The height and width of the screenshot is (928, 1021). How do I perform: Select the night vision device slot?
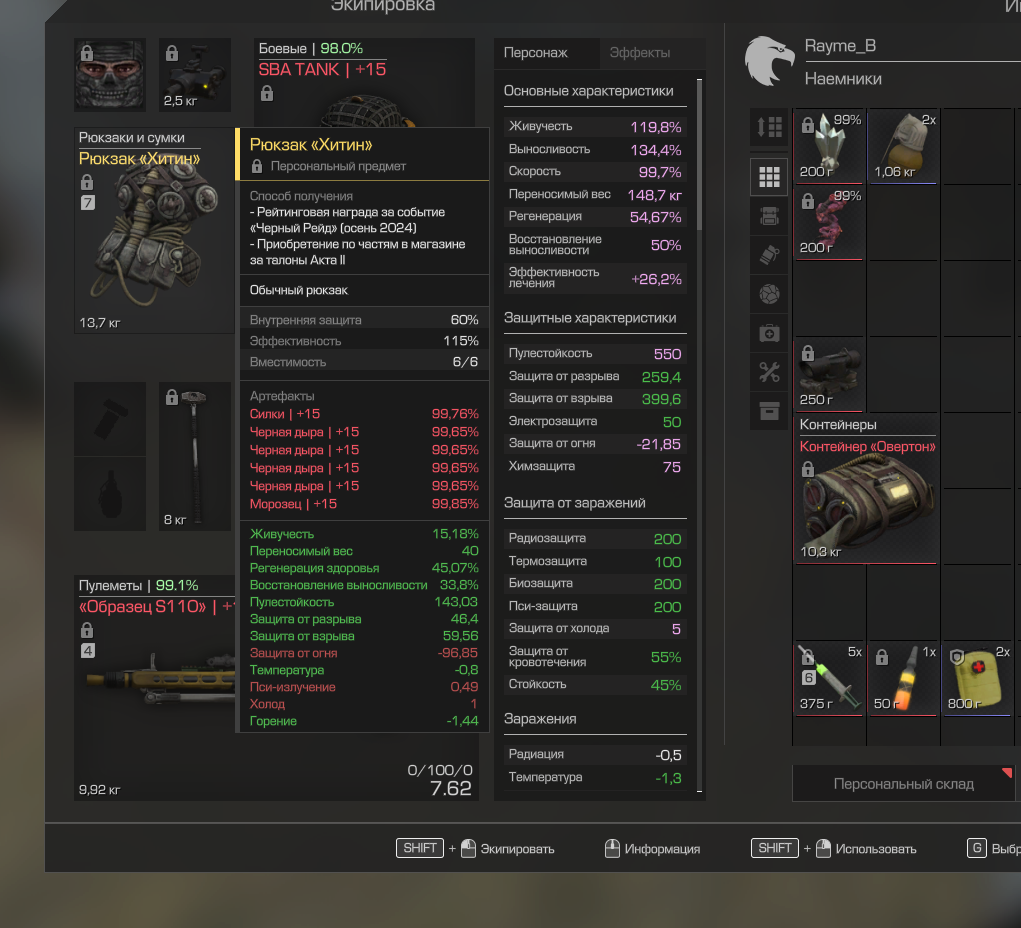tap(195, 75)
